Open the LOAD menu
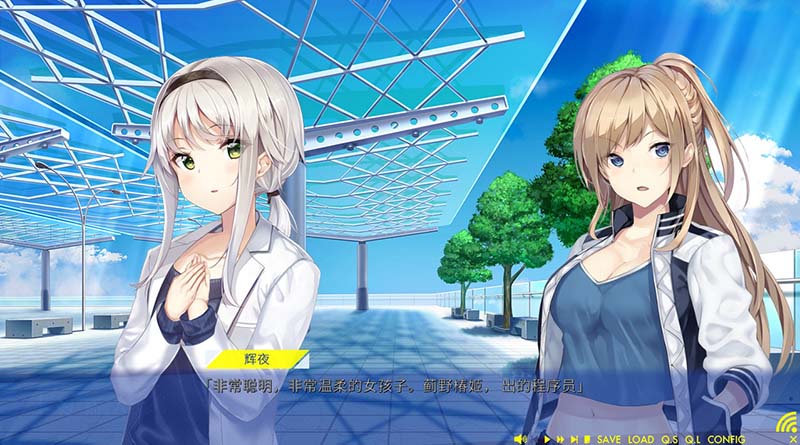The height and width of the screenshot is (445, 800). [x=641, y=439]
